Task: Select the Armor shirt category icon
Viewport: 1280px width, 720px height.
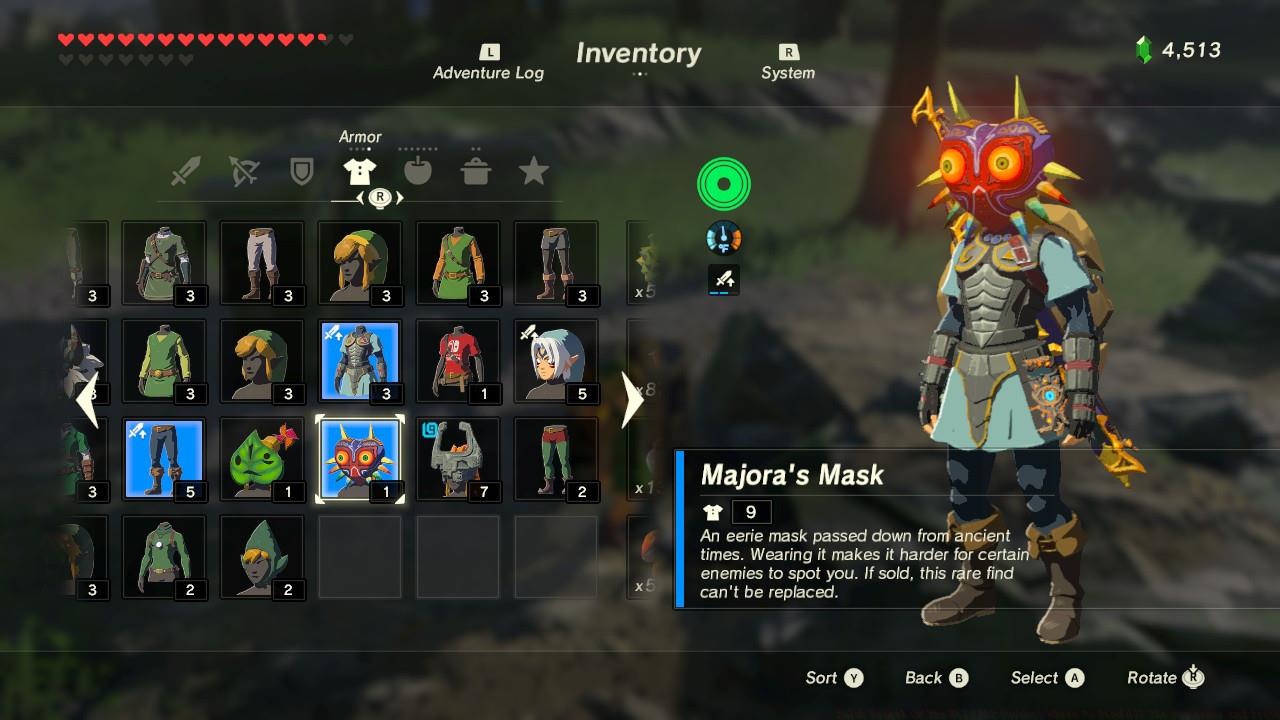Action: [359, 172]
